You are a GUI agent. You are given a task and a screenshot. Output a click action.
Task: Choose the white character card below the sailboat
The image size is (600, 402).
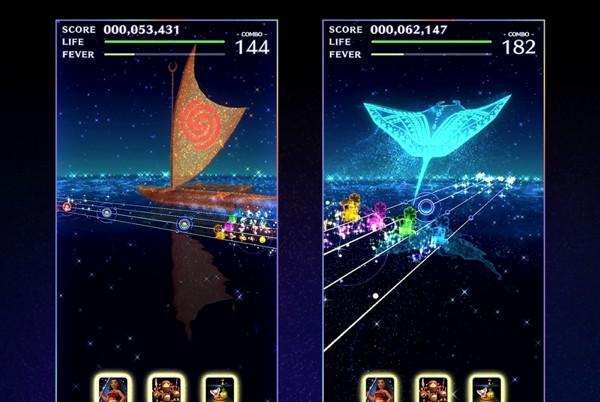[x=218, y=390]
